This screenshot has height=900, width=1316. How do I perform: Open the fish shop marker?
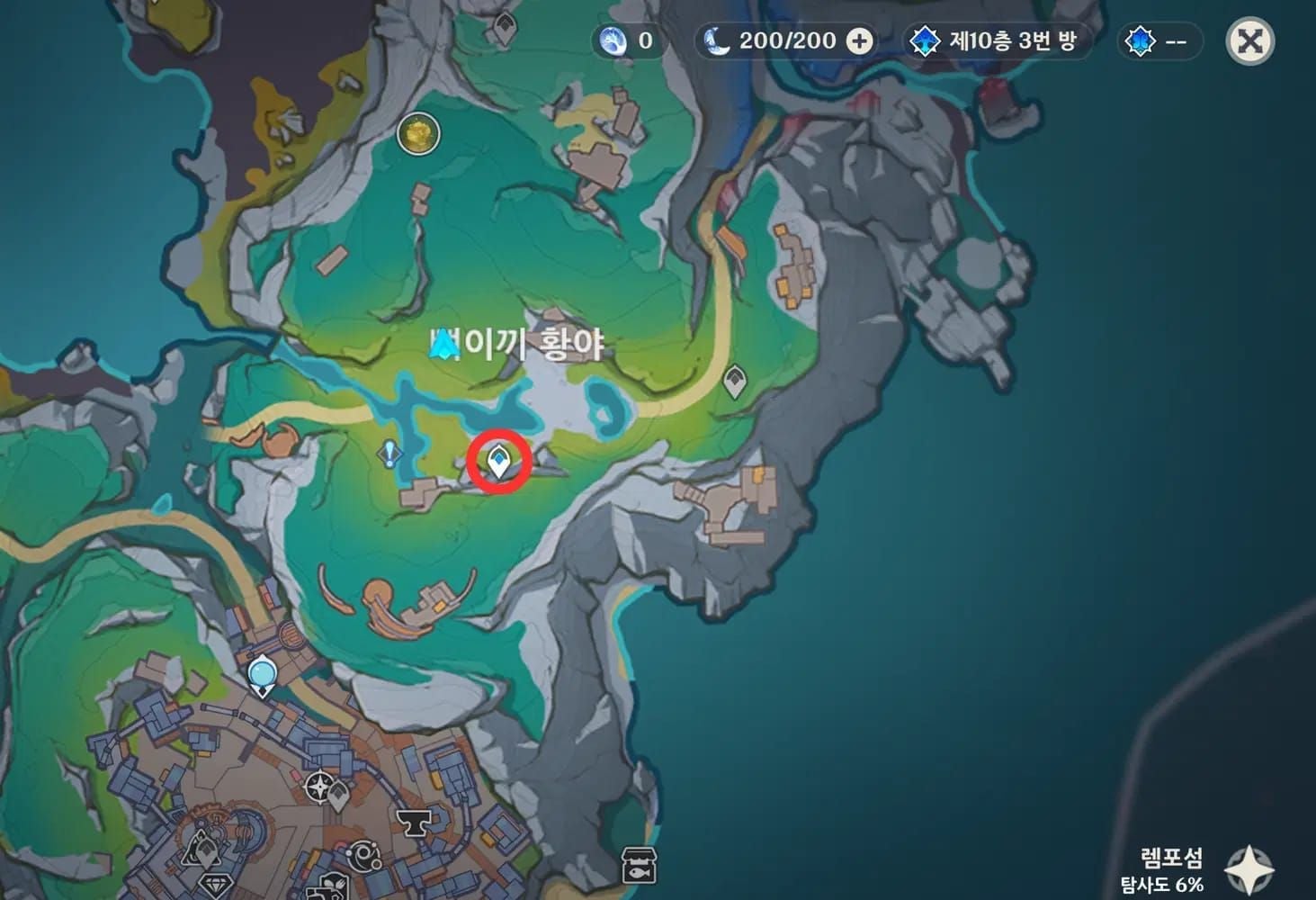click(639, 866)
